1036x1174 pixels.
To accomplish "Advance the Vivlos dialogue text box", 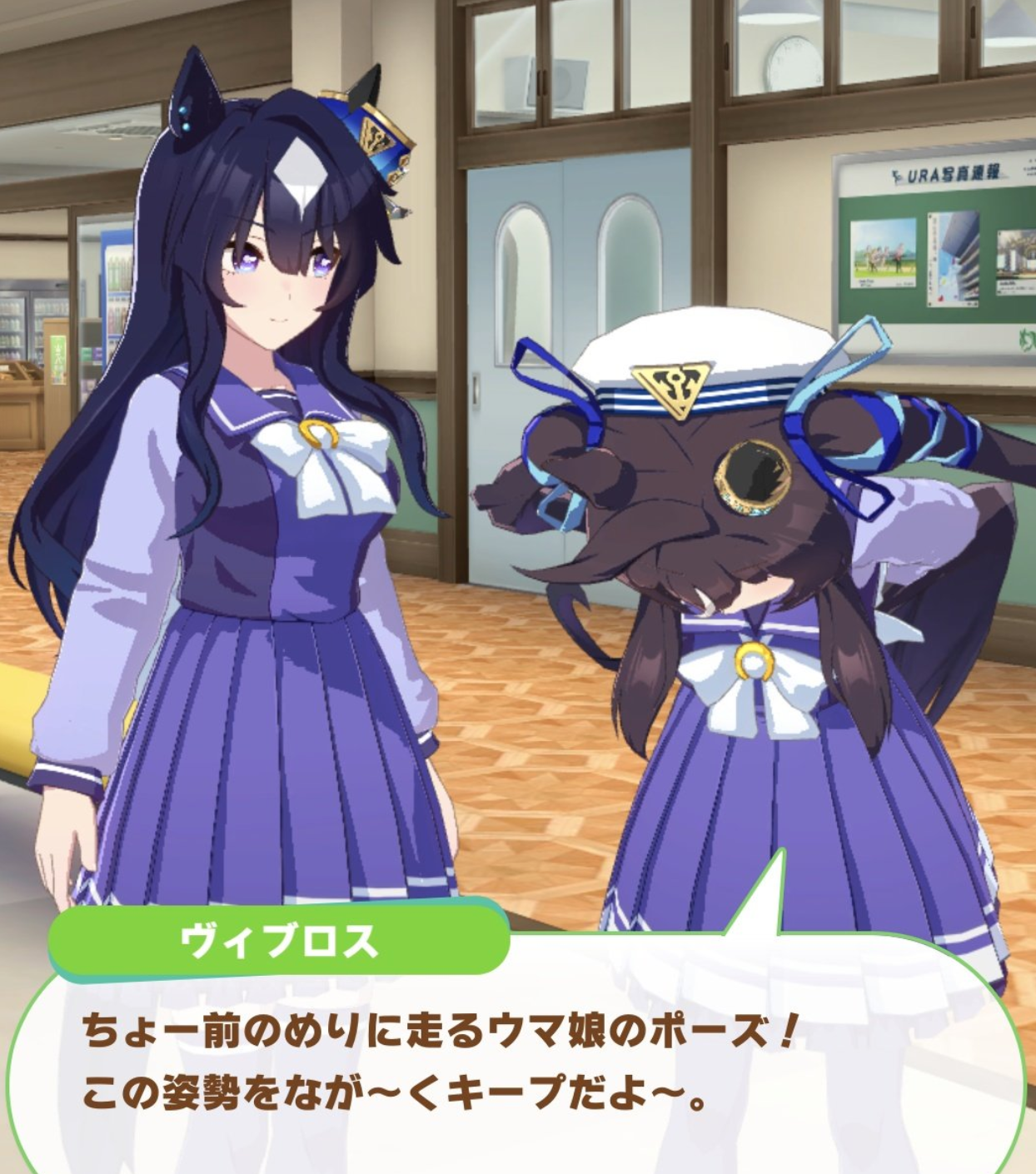I will [x=516, y=1066].
